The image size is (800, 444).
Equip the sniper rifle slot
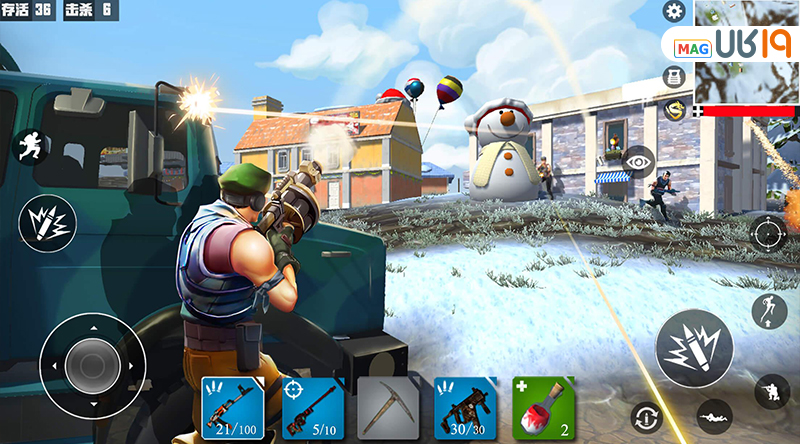[312, 408]
